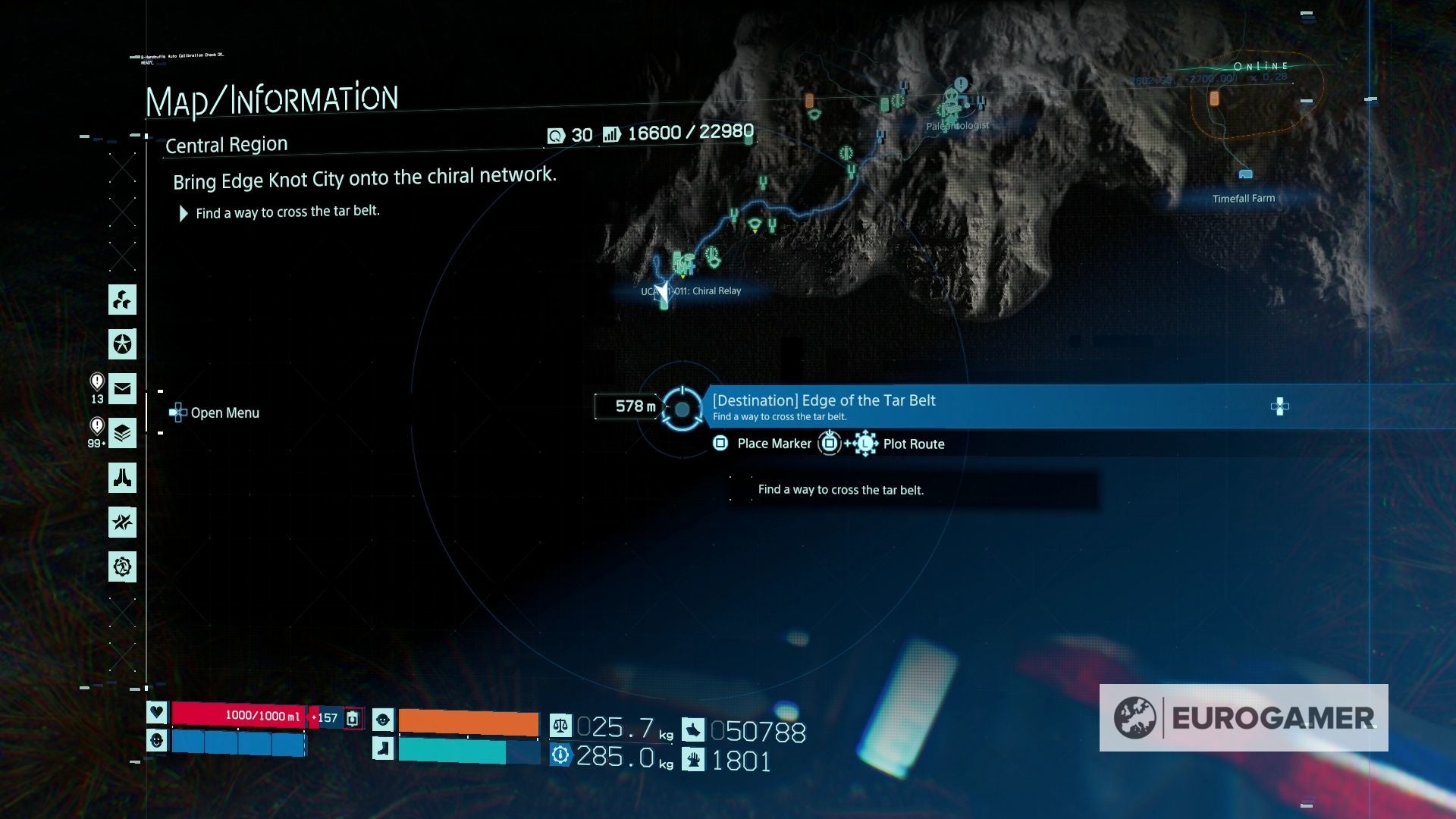
Task: Select the star emblem sidebar icon
Action: (122, 344)
